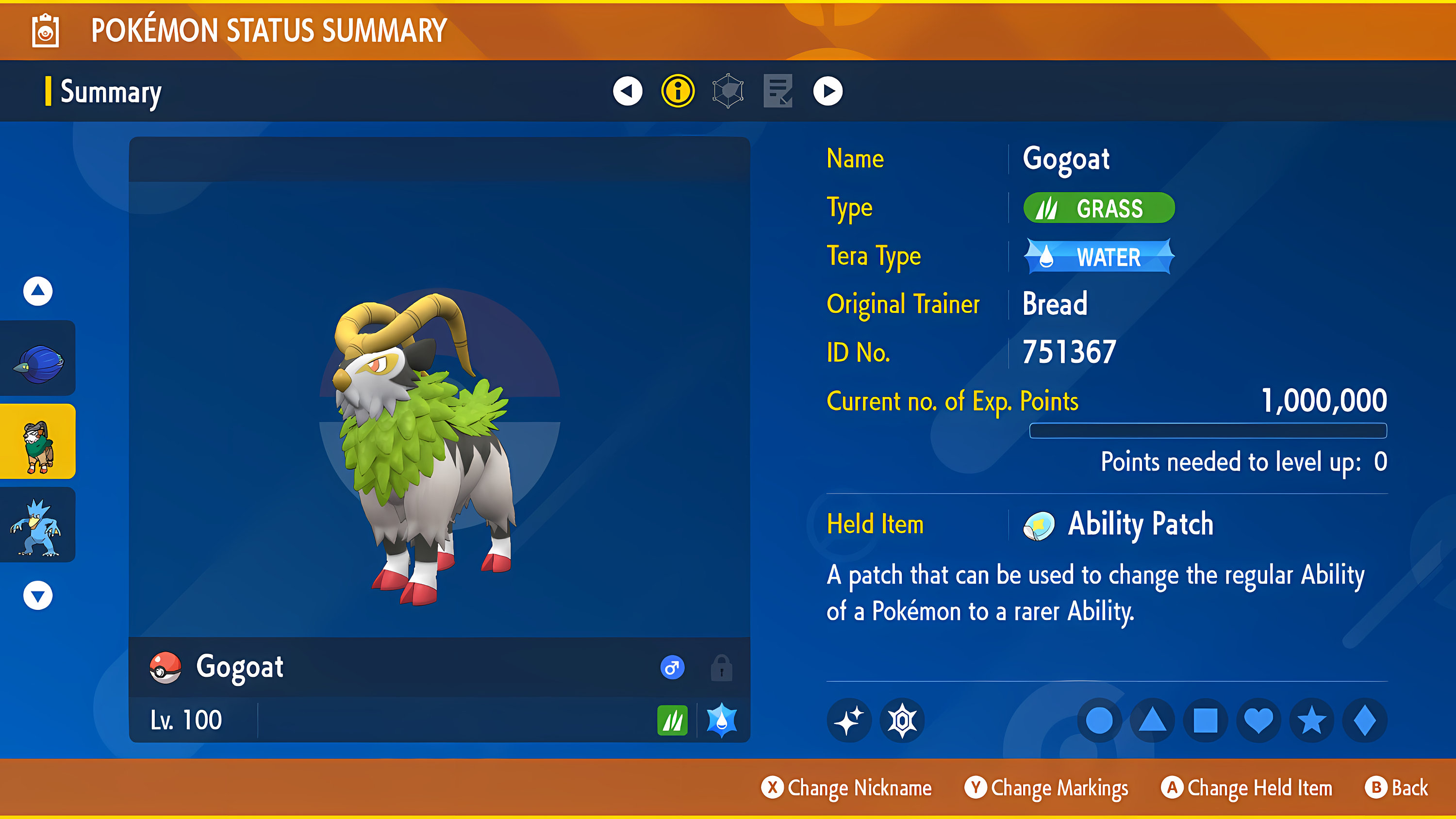1456x819 pixels.
Task: Open the moves and memo page icon
Action: (x=778, y=91)
